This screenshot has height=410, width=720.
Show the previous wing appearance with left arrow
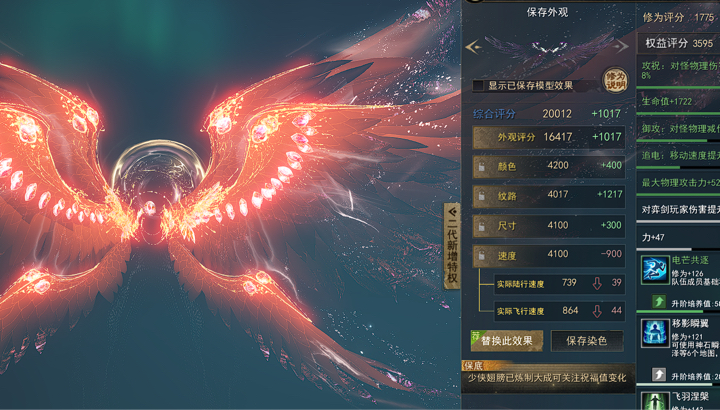473,46
